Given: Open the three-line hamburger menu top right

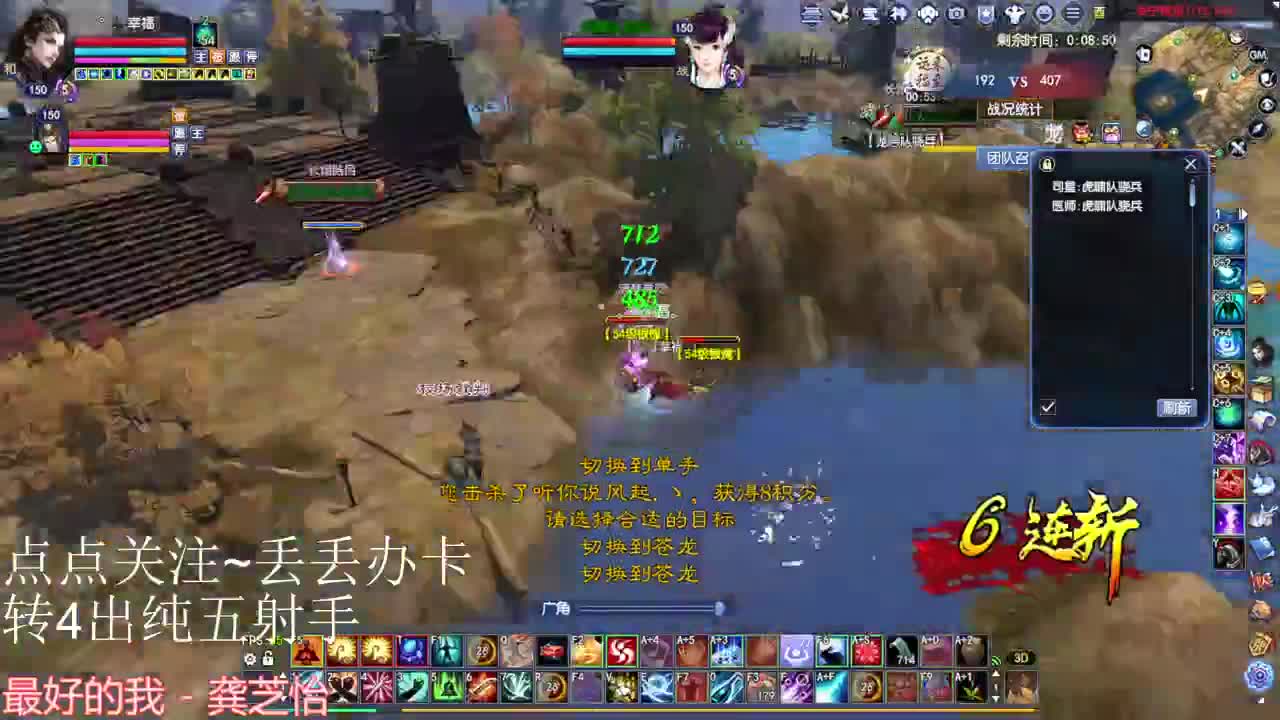Looking at the screenshot, I should (x=1072, y=14).
